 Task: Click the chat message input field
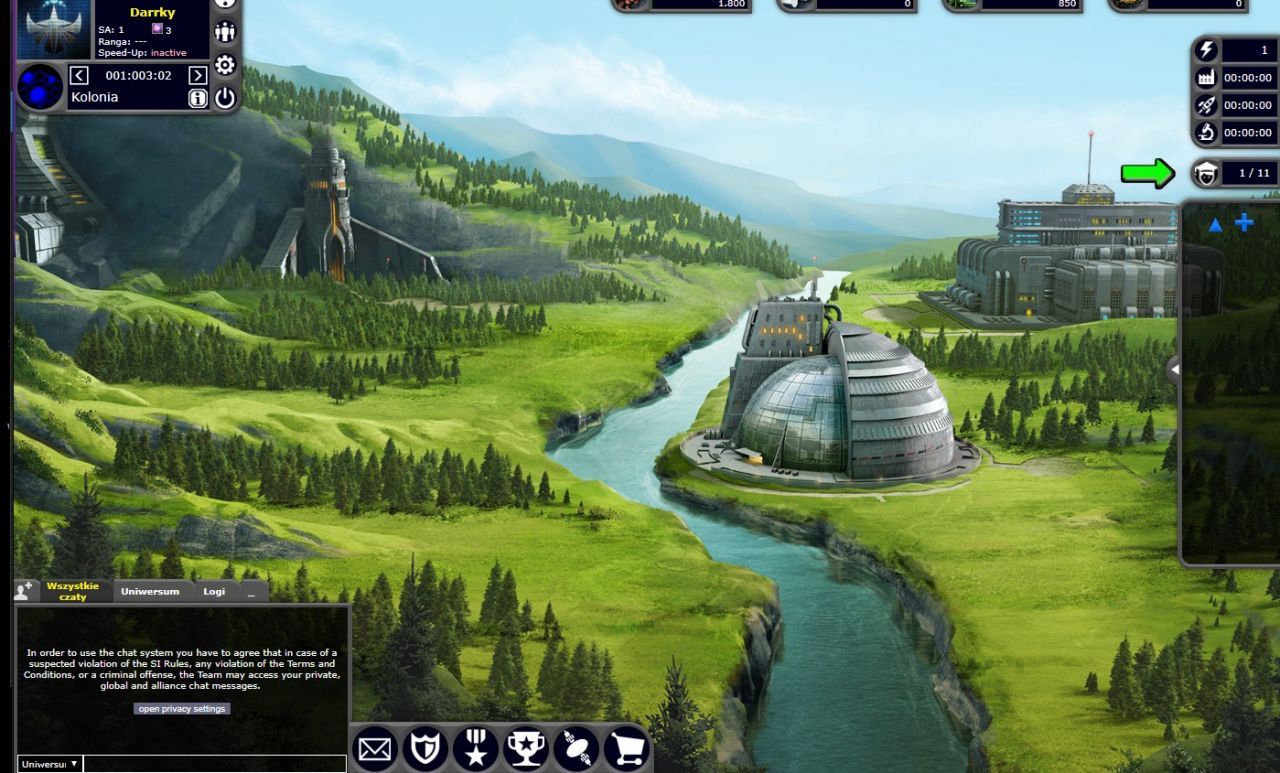(x=215, y=764)
